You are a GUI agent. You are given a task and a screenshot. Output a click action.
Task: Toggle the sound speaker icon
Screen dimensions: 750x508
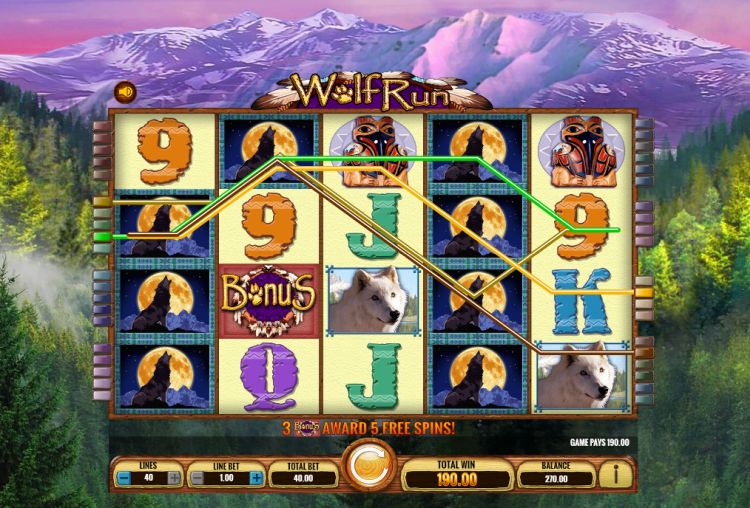(126, 92)
